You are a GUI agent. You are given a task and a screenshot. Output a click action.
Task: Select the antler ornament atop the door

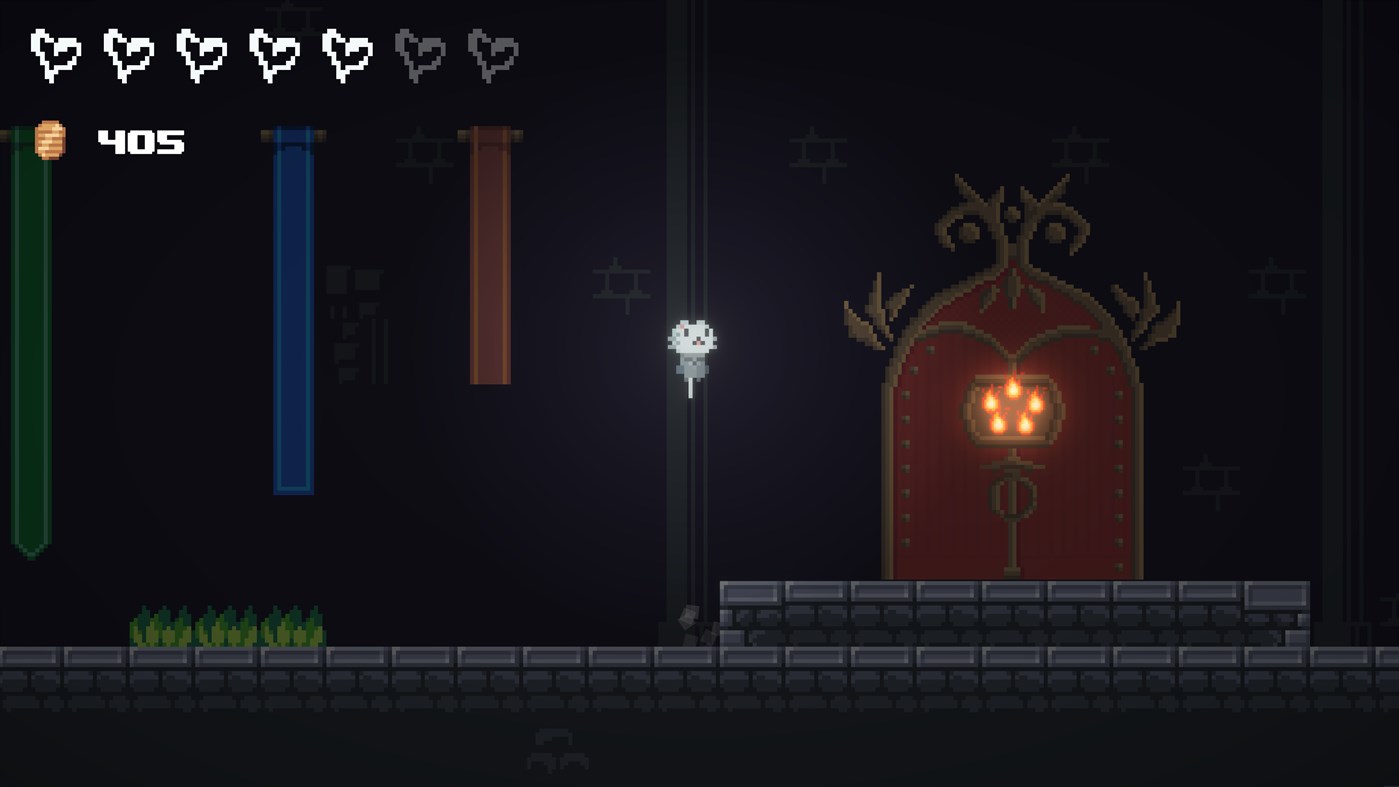tap(1013, 215)
